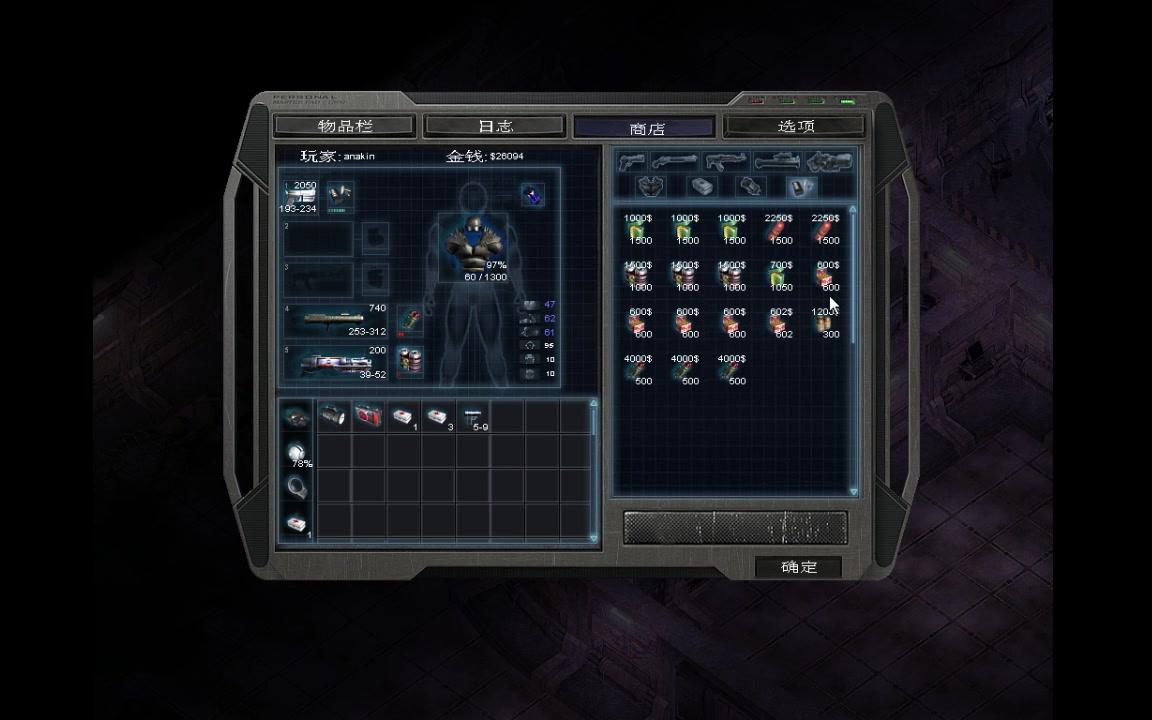
Task: Buy the first 1000$ green ammo pack
Action: [637, 231]
